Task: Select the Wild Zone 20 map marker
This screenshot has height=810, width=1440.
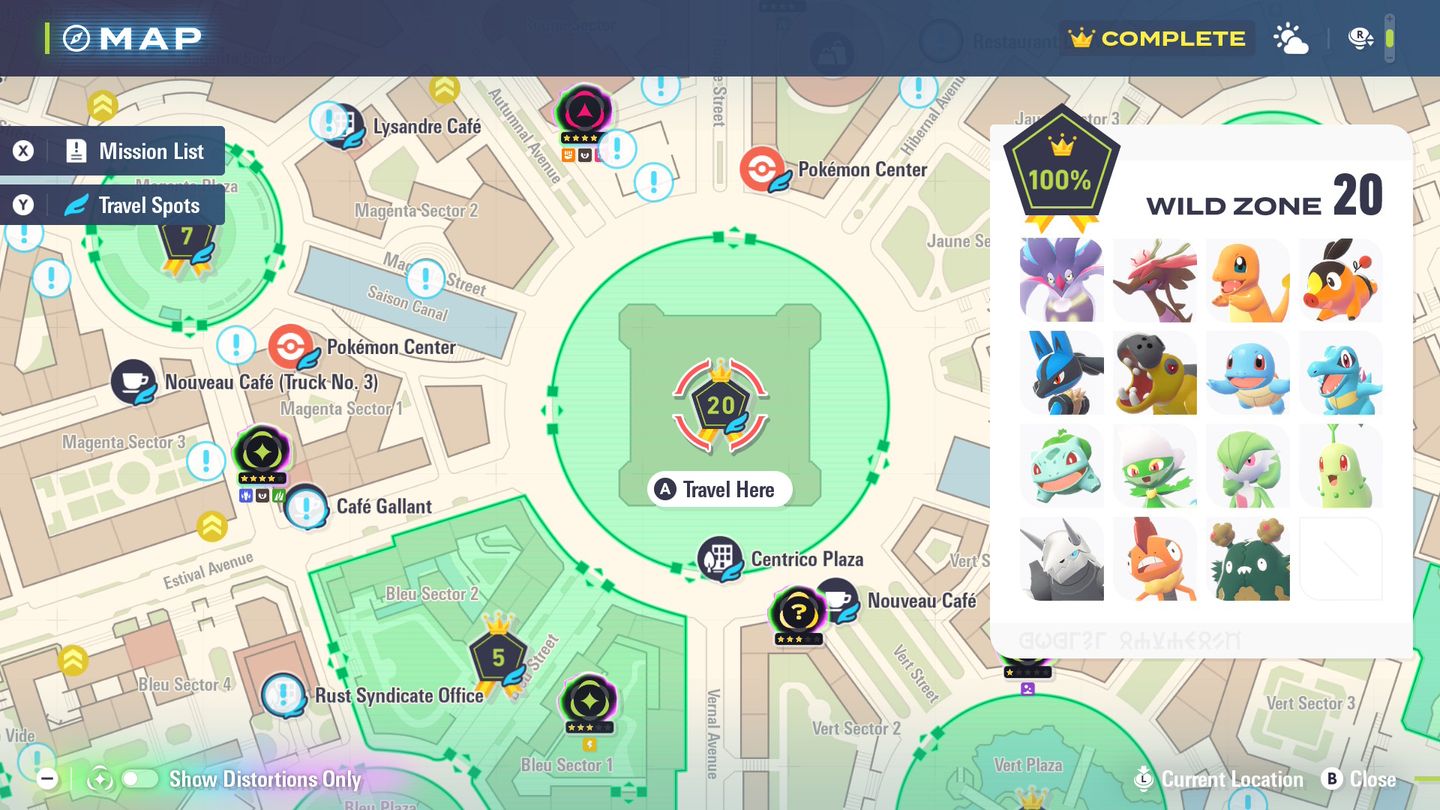Action: click(x=720, y=405)
